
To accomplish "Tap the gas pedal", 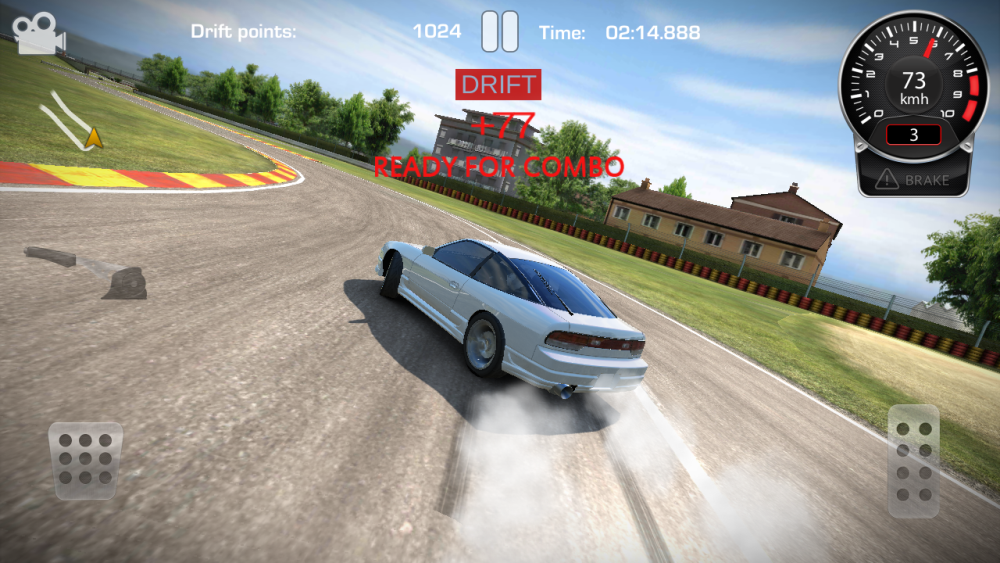I will 913,460.
